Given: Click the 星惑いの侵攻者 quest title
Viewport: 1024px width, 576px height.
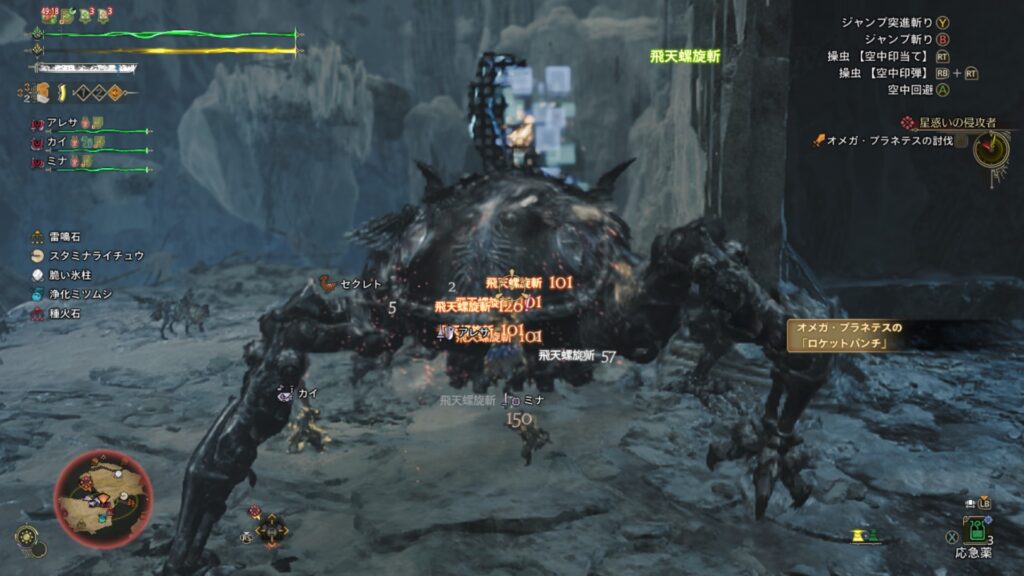Looking at the screenshot, I should click(x=957, y=122).
